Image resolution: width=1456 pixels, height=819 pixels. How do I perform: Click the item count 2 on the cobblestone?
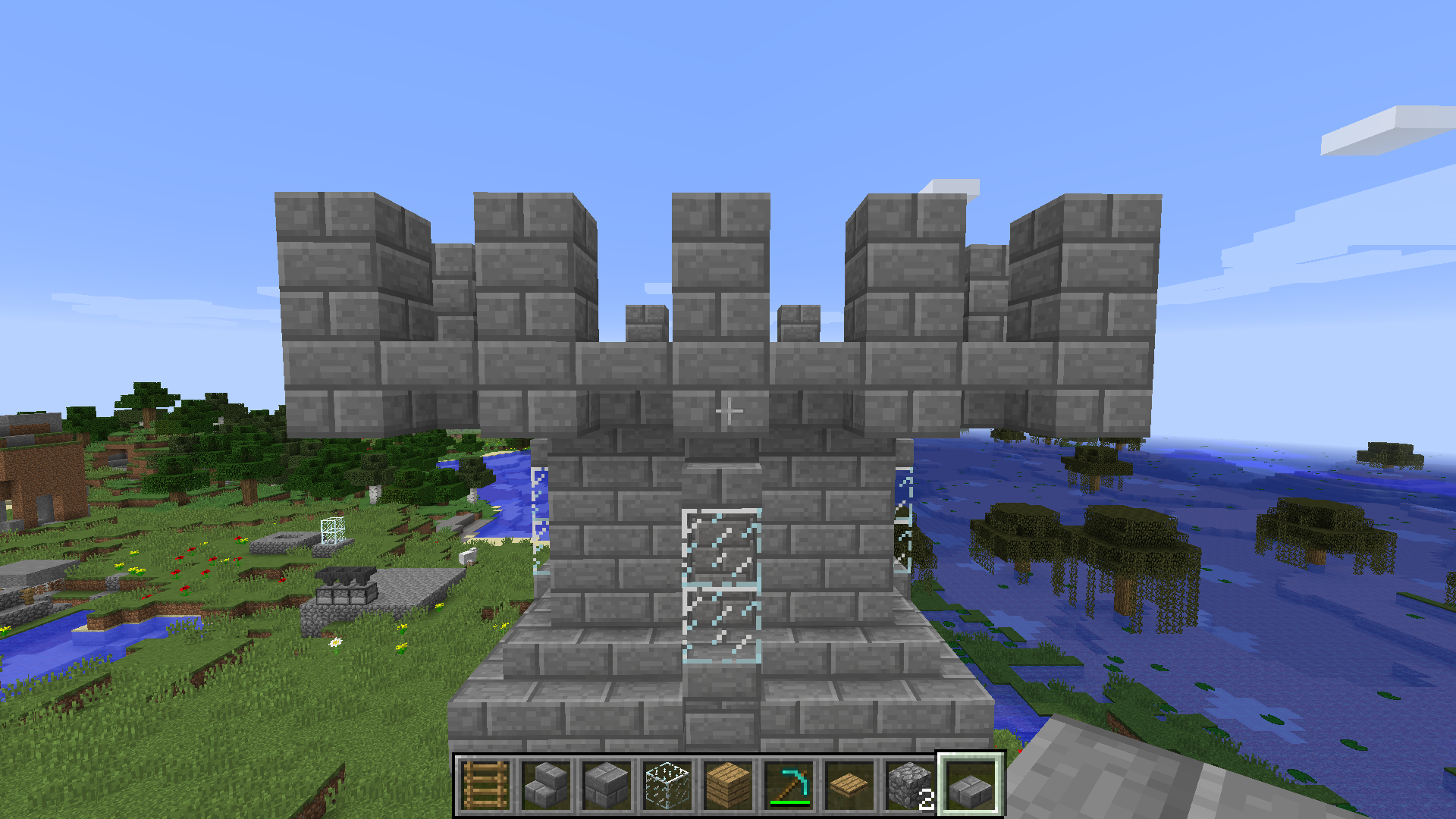coord(927,800)
